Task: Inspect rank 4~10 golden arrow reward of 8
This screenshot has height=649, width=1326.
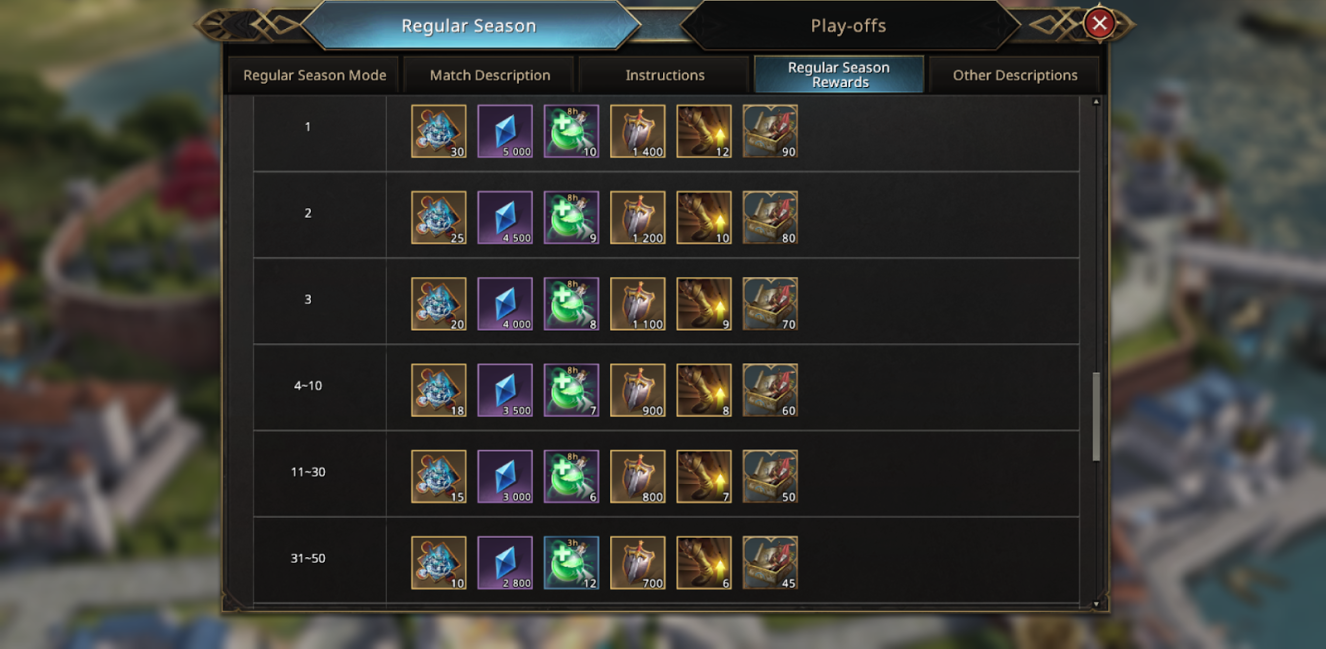Action: click(x=704, y=390)
